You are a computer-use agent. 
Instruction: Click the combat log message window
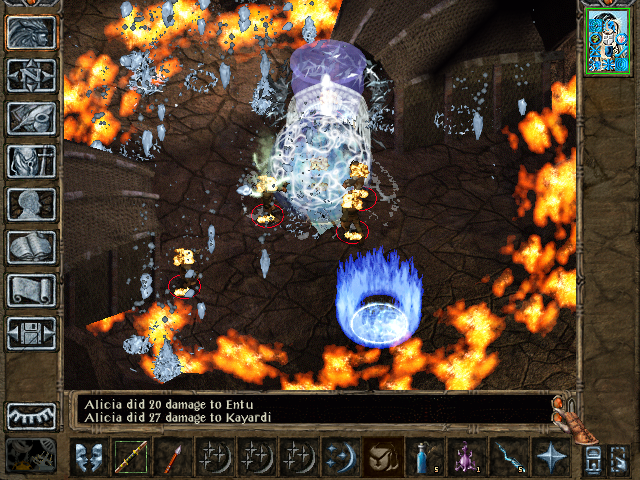click(x=310, y=408)
